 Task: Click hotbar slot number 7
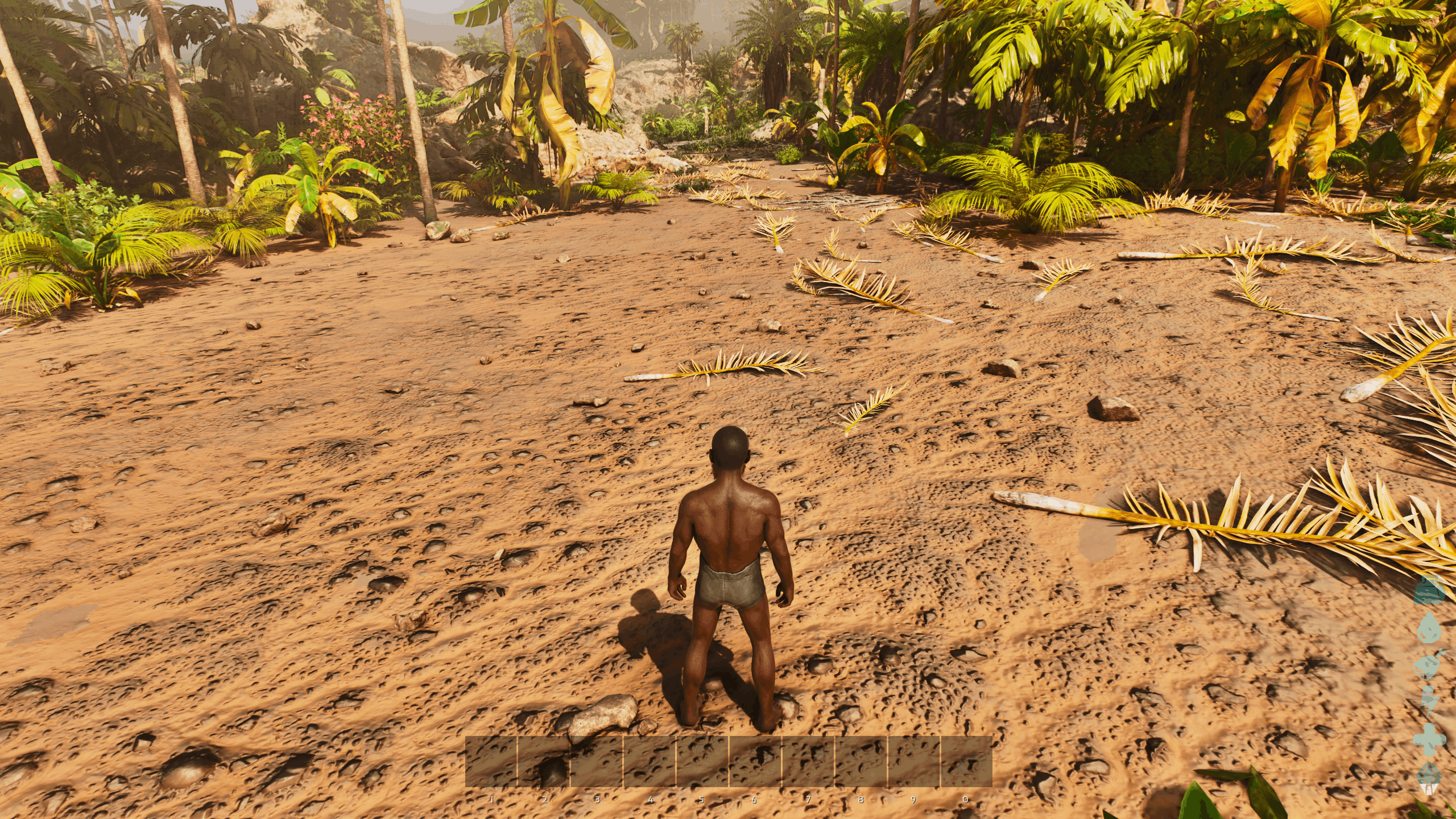809,762
